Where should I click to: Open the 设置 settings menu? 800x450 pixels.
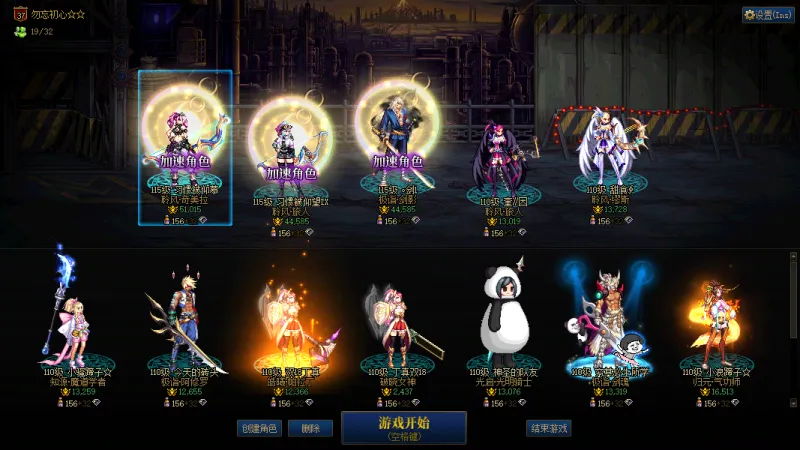tap(768, 15)
